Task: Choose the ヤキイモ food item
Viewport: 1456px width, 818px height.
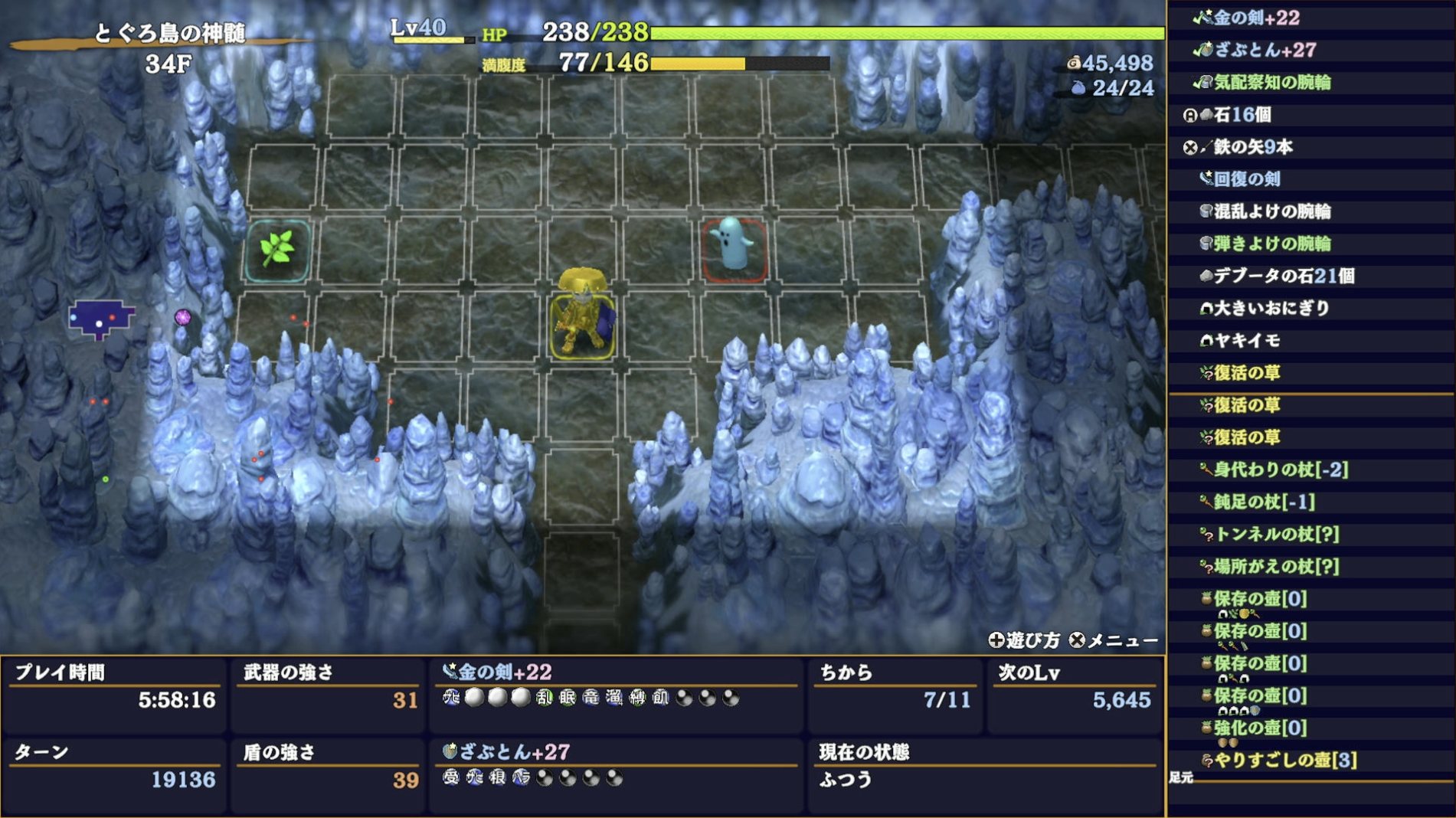Action: pos(1246,340)
